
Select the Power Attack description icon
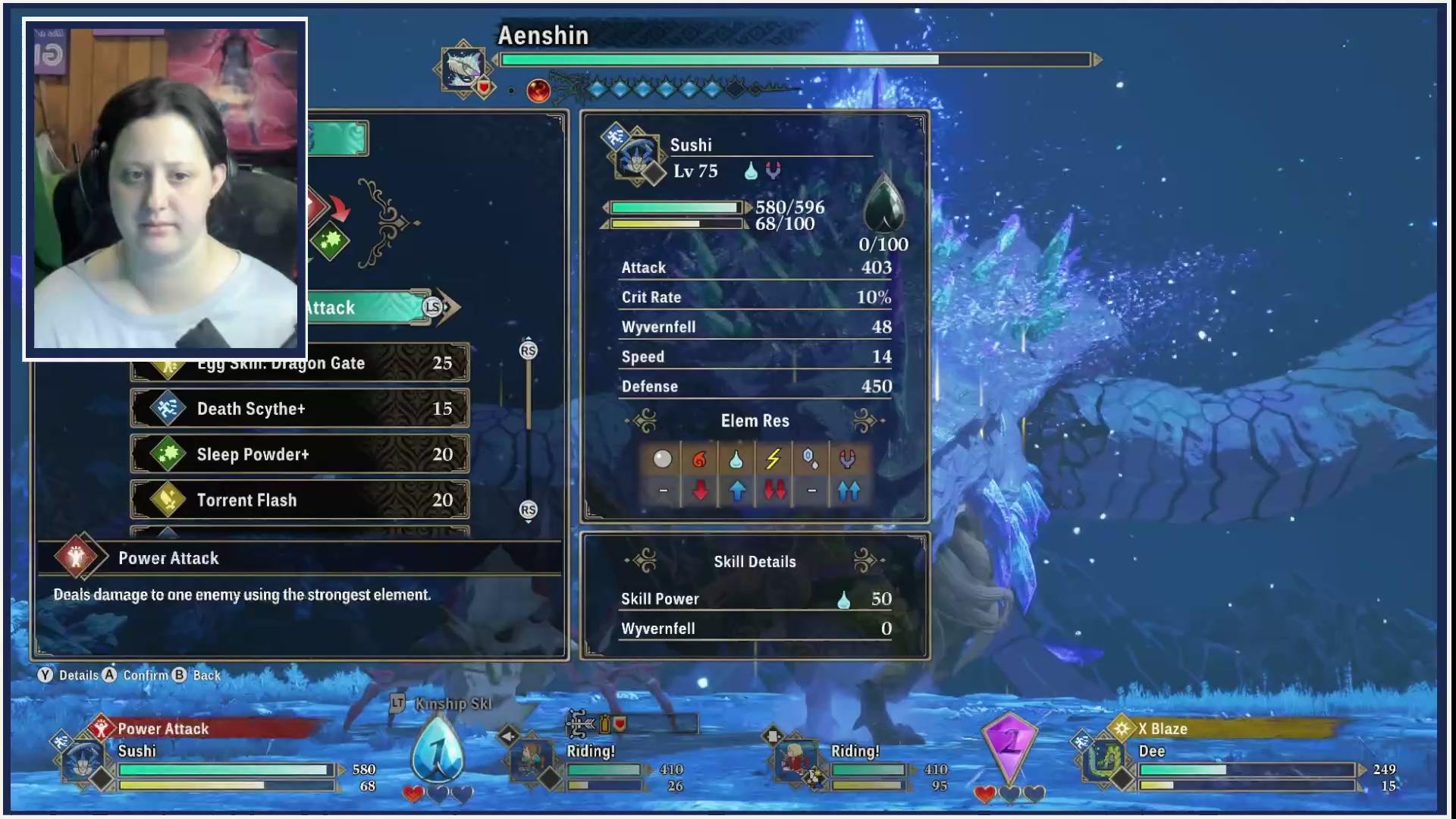[x=77, y=558]
